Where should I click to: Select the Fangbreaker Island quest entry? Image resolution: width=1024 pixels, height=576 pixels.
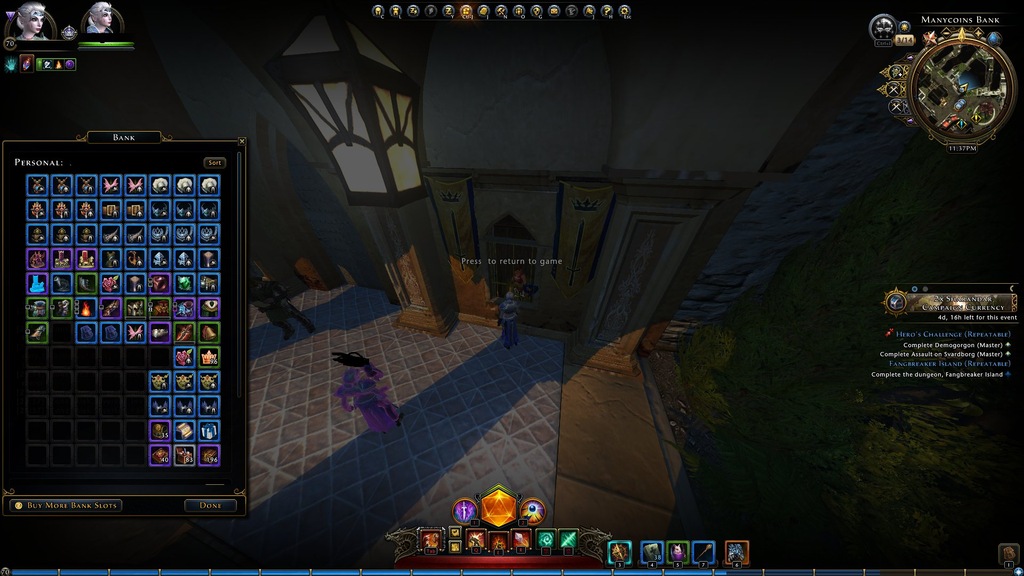[x=951, y=364]
